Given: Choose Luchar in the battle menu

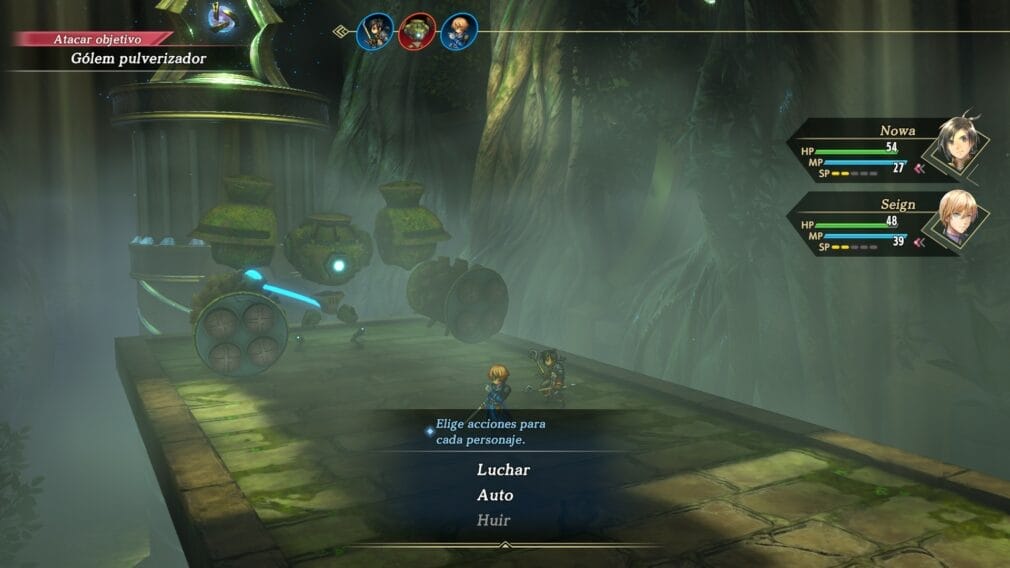Looking at the screenshot, I should (503, 469).
